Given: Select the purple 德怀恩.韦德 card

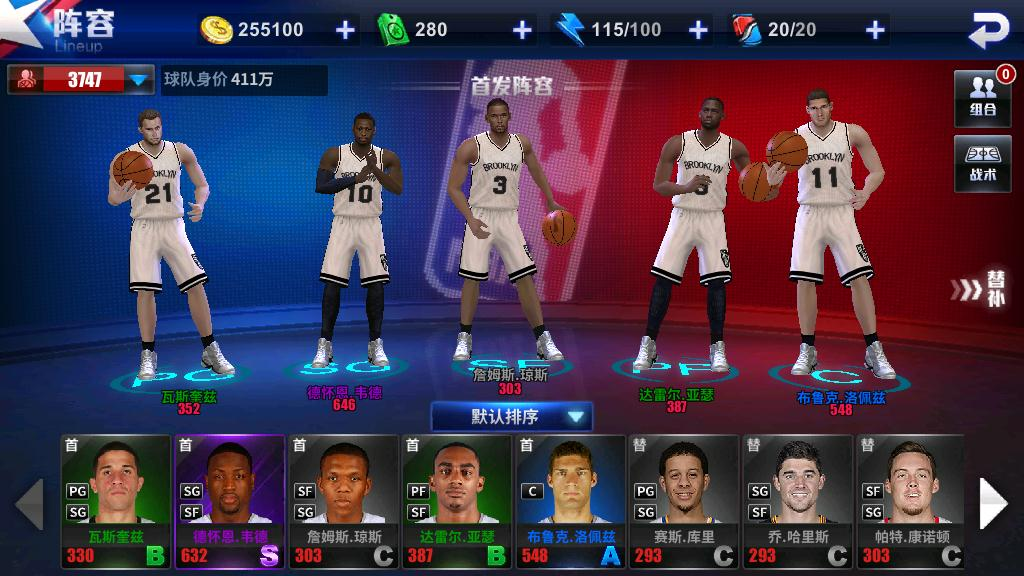Looking at the screenshot, I should [229, 501].
